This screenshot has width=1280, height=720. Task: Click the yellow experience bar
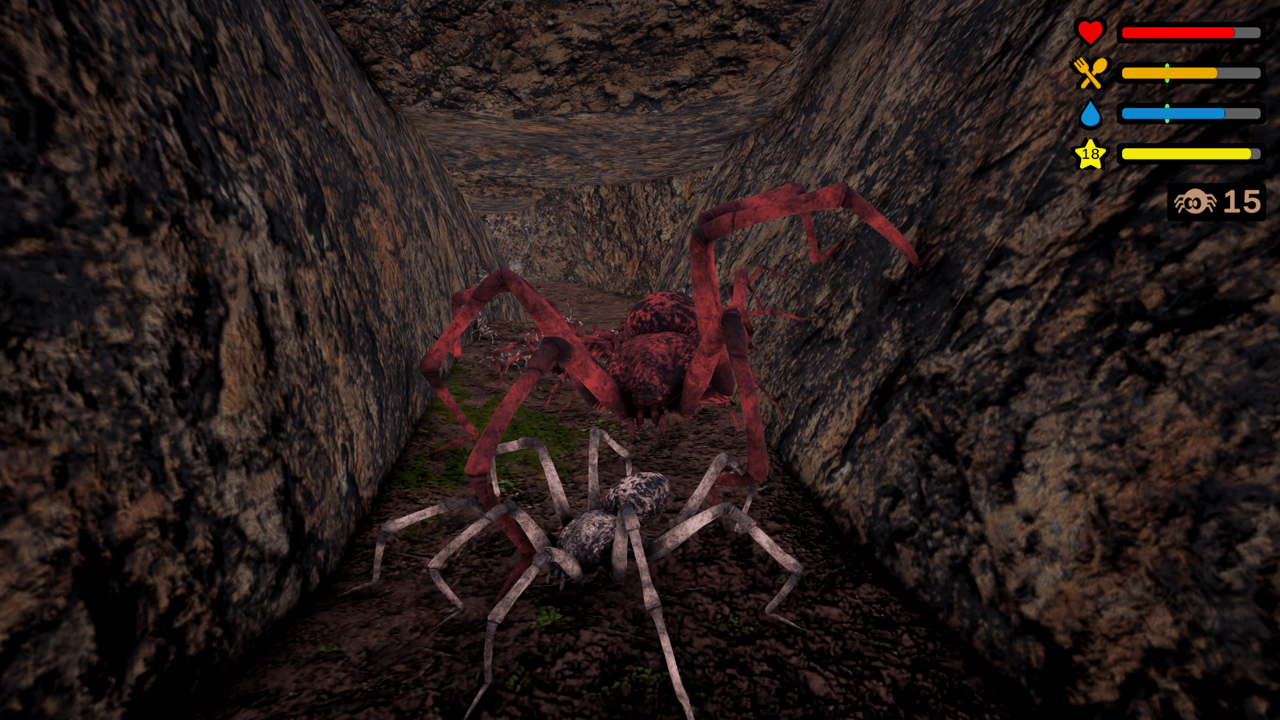[1185, 153]
